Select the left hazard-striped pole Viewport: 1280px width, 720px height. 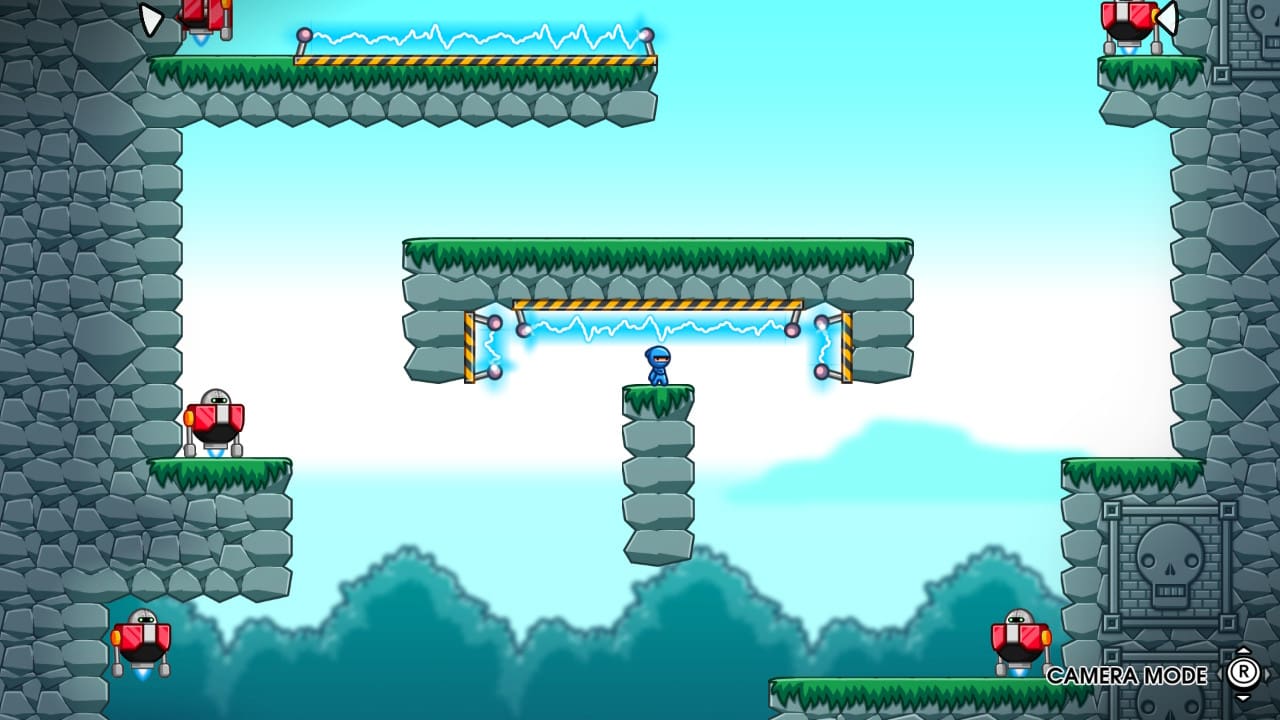[470, 345]
